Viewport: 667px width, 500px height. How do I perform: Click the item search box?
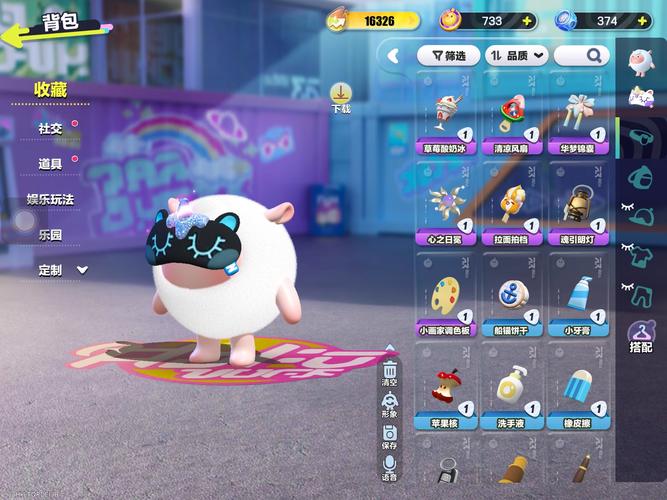coord(581,56)
